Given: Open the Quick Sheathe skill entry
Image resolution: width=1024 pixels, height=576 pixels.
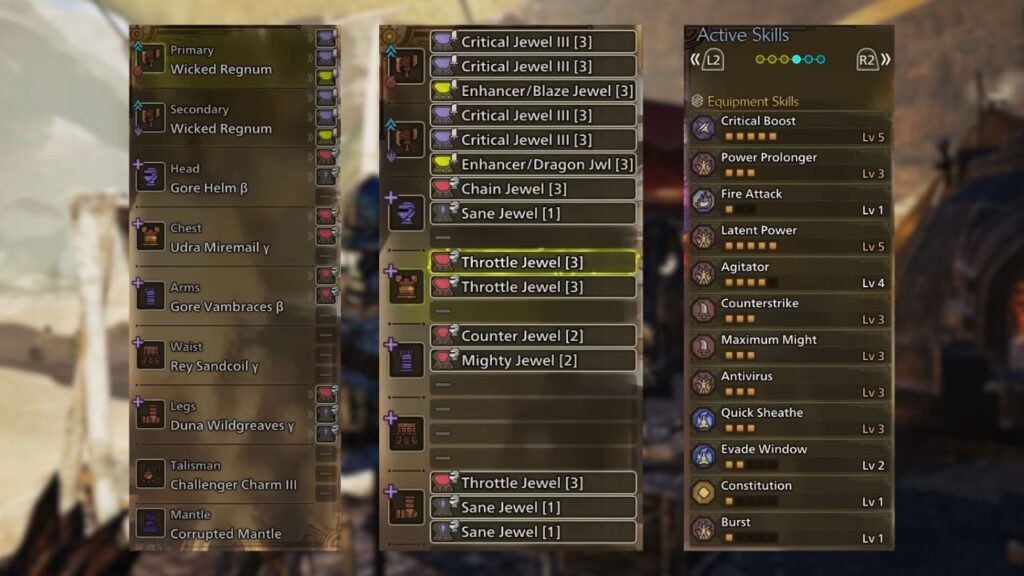Looking at the screenshot, I should coord(789,420).
